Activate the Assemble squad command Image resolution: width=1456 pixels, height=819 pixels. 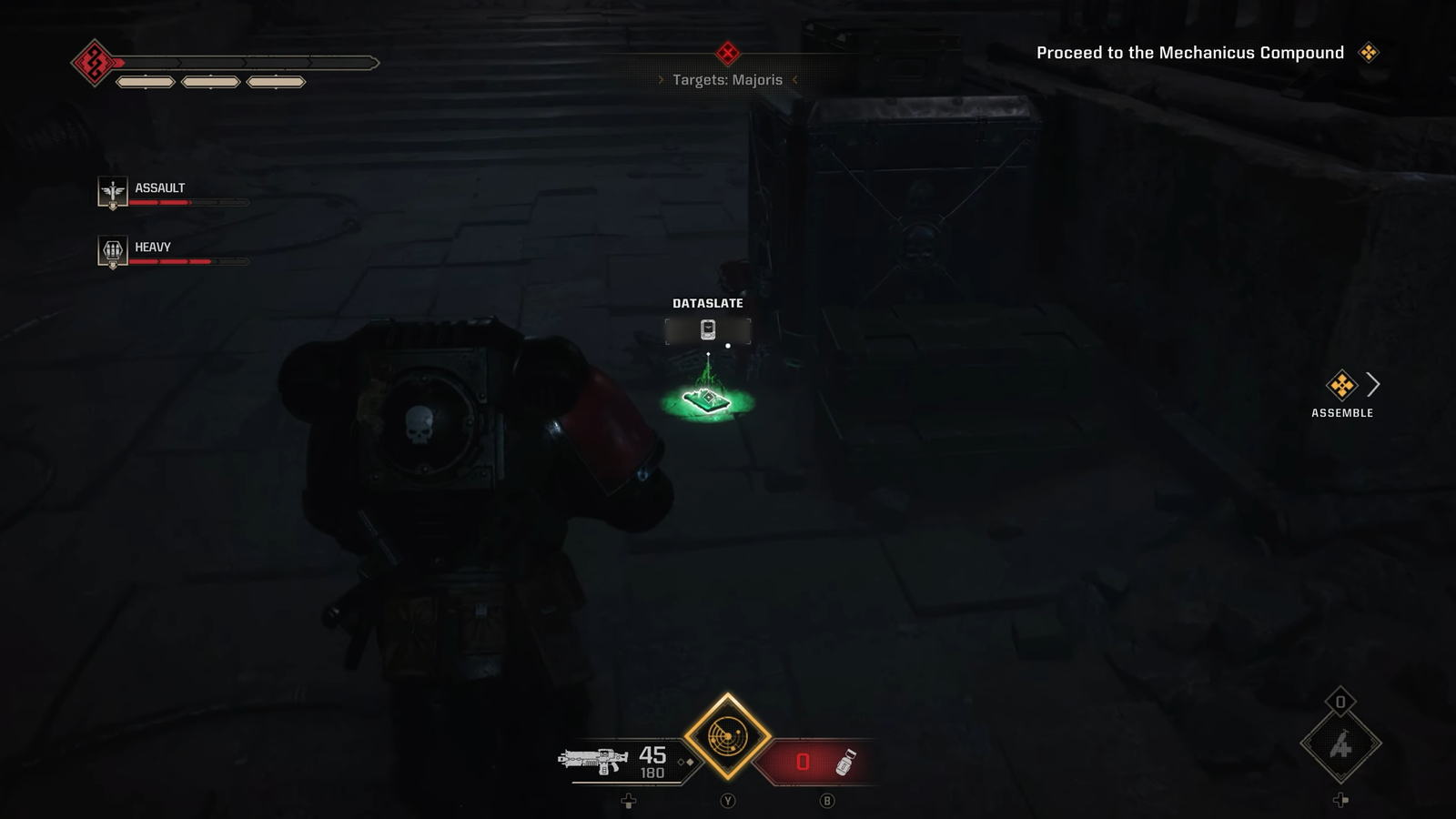point(1342,387)
